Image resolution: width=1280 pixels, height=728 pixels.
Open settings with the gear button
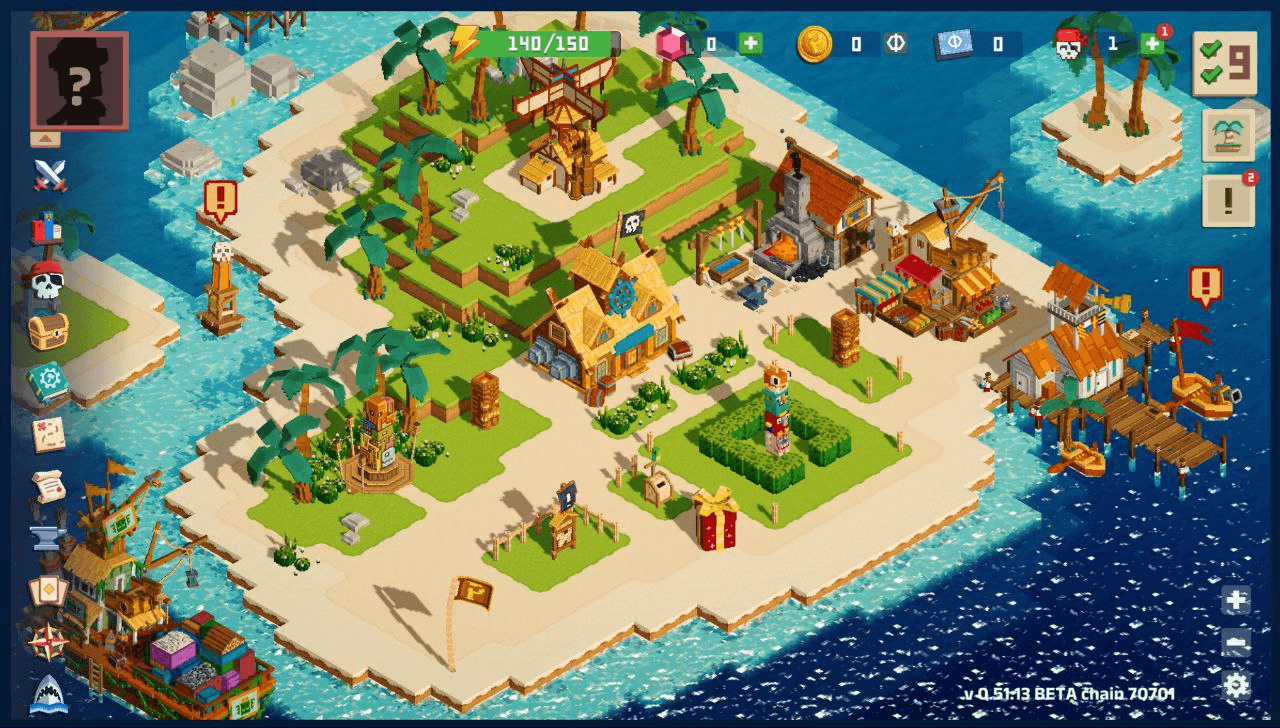coord(1236,685)
